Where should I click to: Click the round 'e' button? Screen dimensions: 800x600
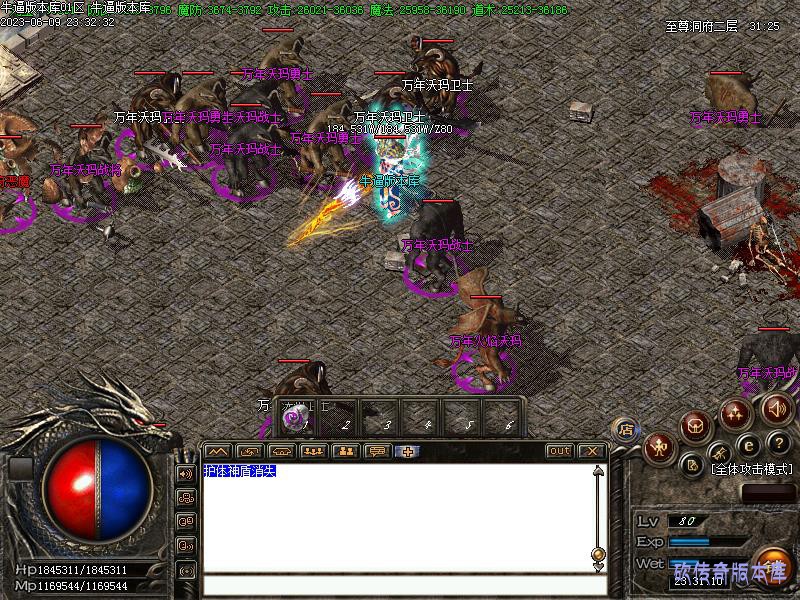coord(748,447)
